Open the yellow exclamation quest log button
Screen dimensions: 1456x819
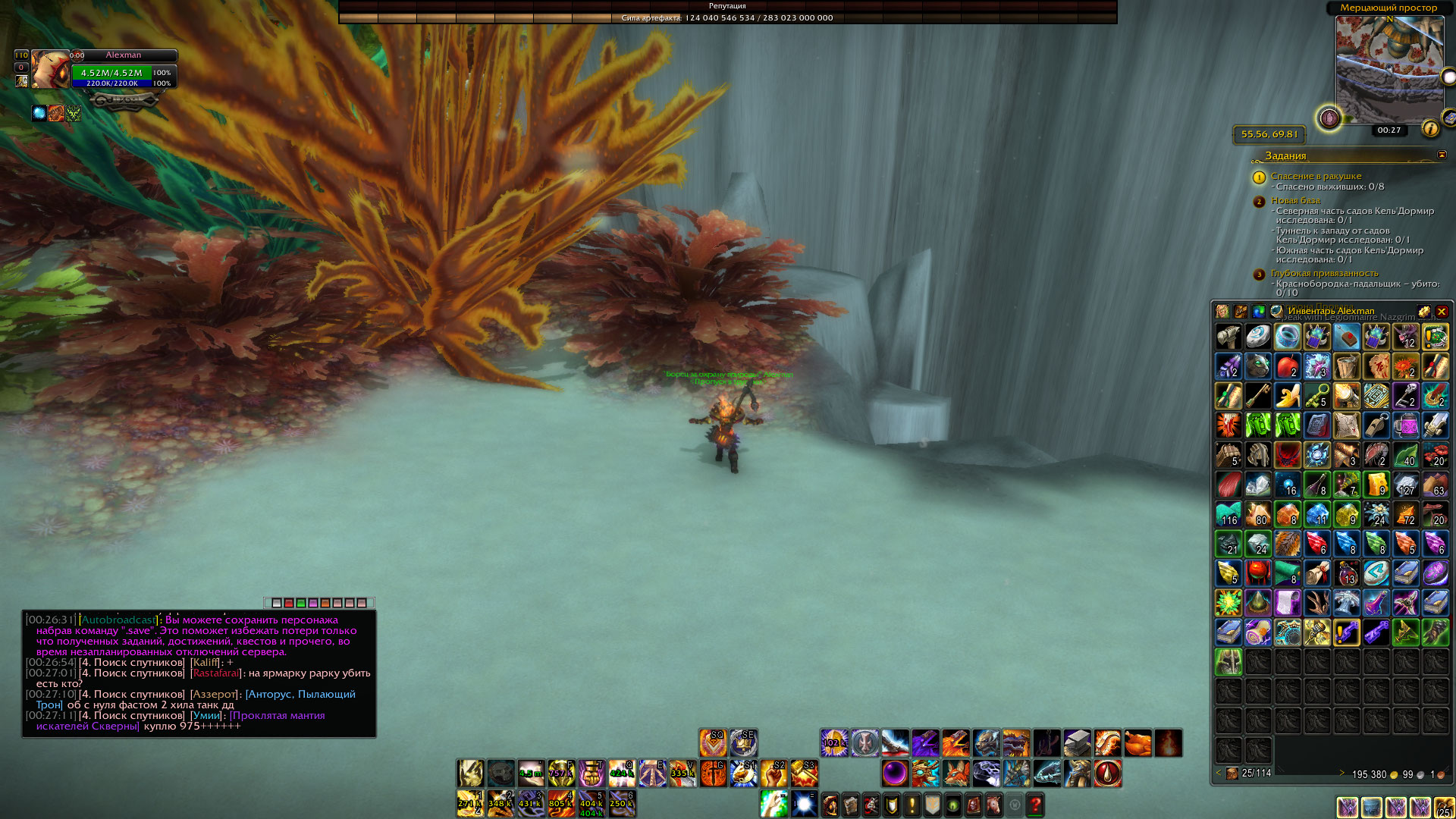(912, 804)
